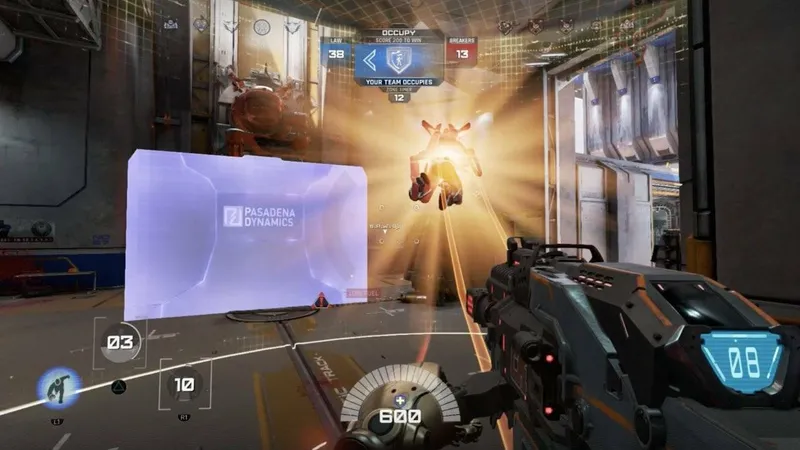800x450 pixels.
Task: Click the Occupy zone shield emblem
Action: pyautogui.click(x=400, y=58)
